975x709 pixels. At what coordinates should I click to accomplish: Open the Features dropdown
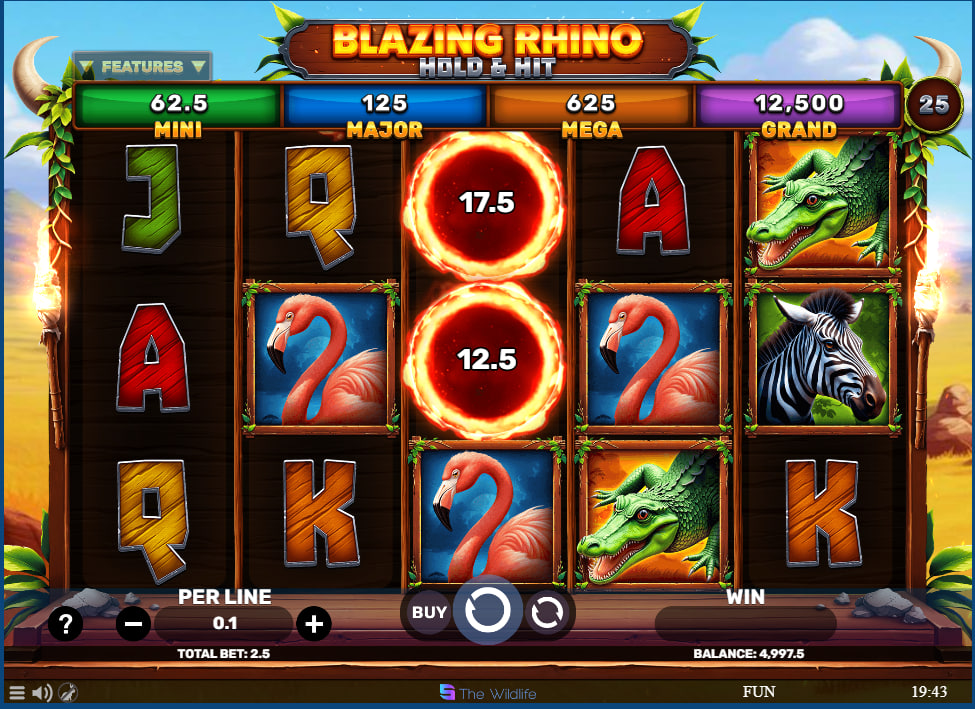click(142, 67)
